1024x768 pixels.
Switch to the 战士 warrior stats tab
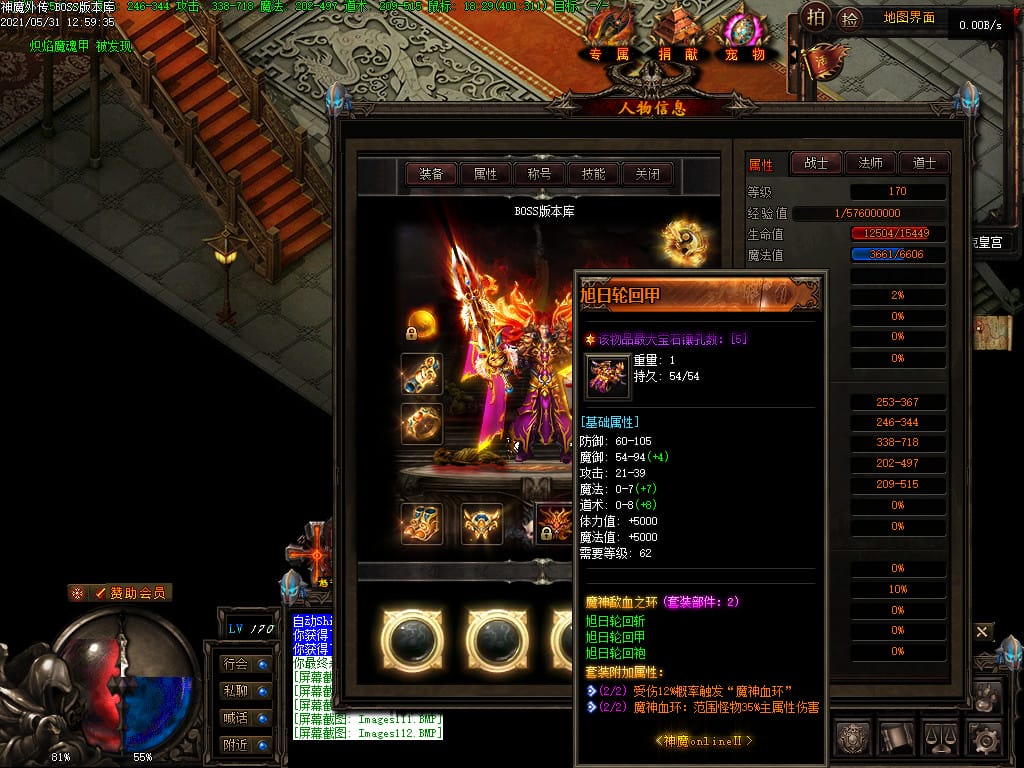[816, 163]
